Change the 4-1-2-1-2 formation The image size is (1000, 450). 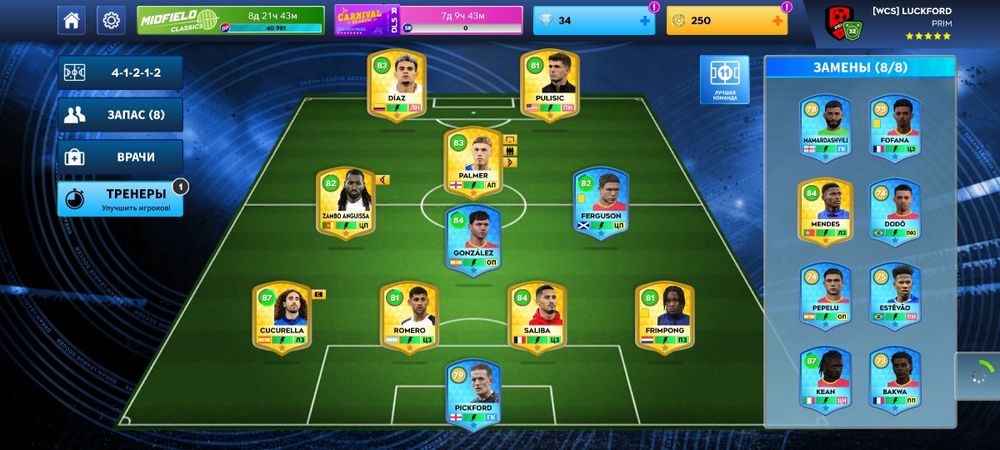pos(120,73)
